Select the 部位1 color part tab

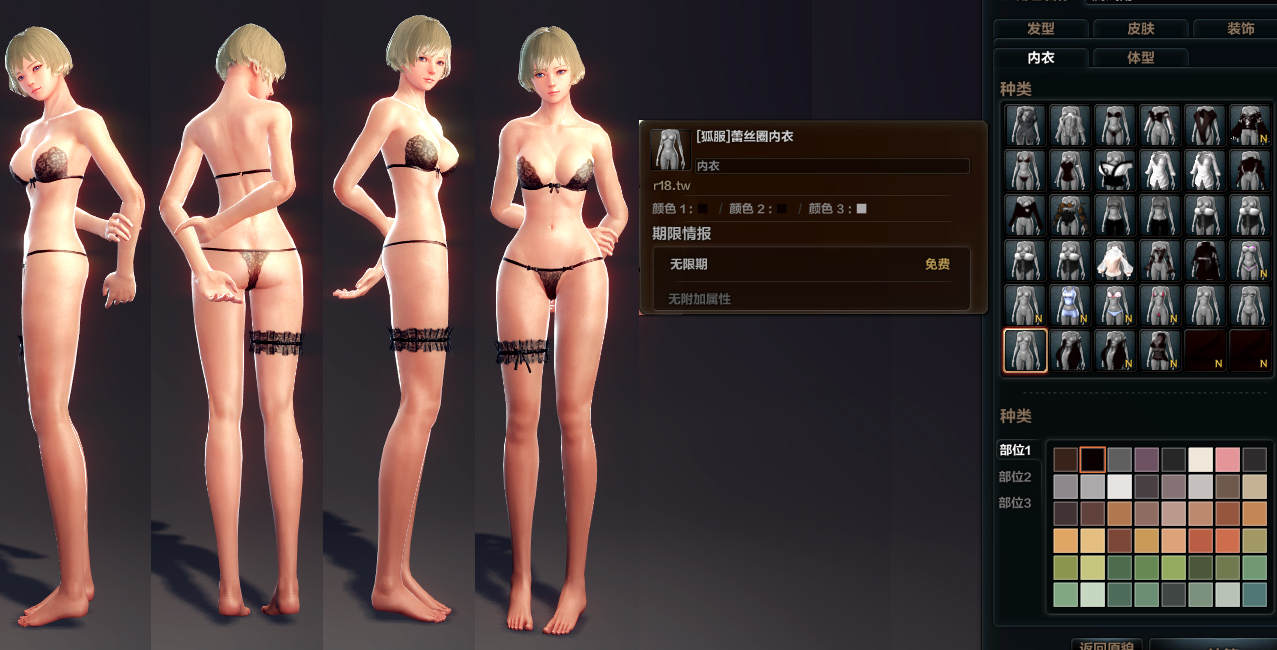(1015, 450)
